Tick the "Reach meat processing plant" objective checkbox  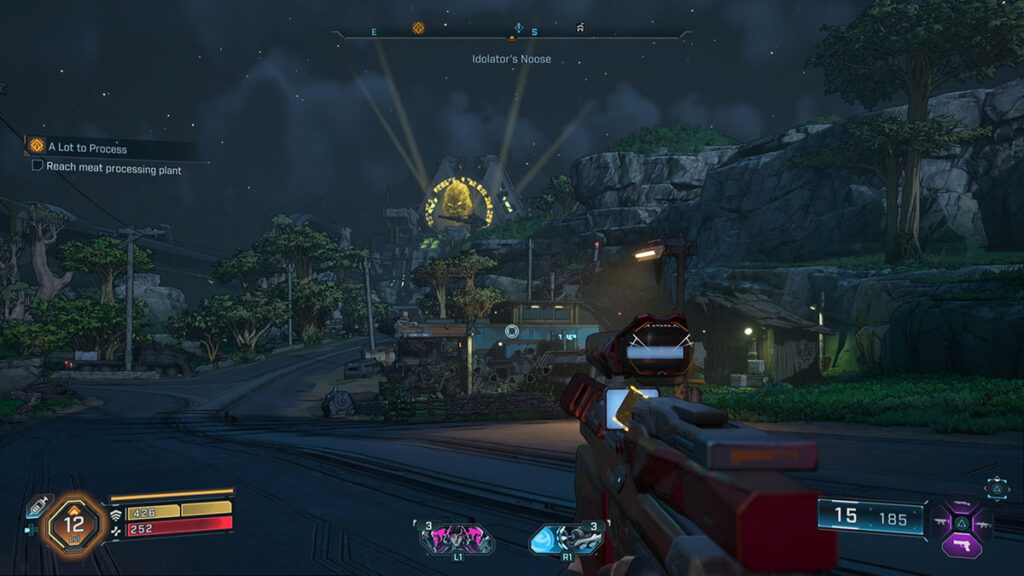(x=38, y=167)
